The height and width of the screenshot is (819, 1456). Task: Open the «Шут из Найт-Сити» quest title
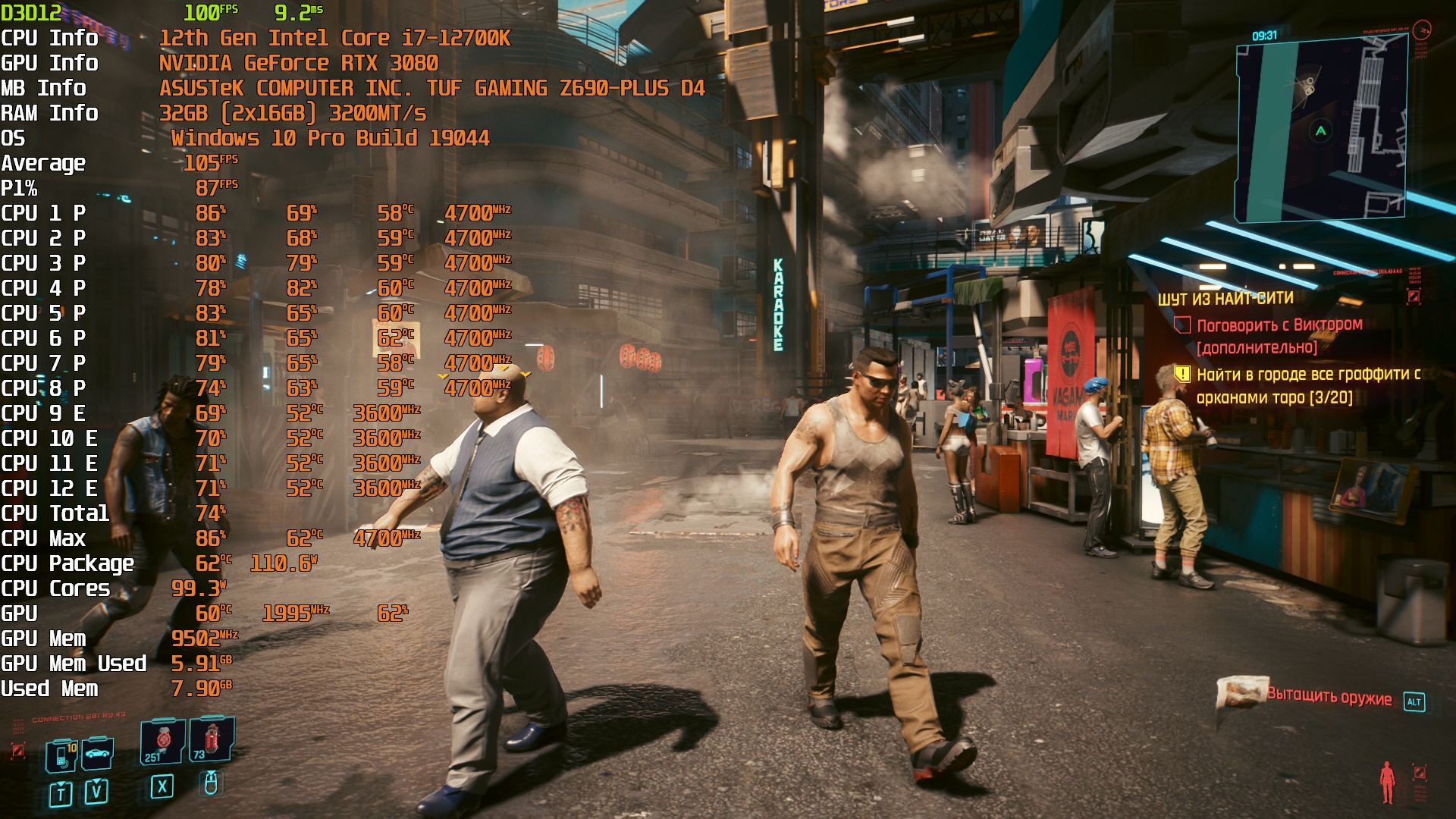(x=1225, y=299)
